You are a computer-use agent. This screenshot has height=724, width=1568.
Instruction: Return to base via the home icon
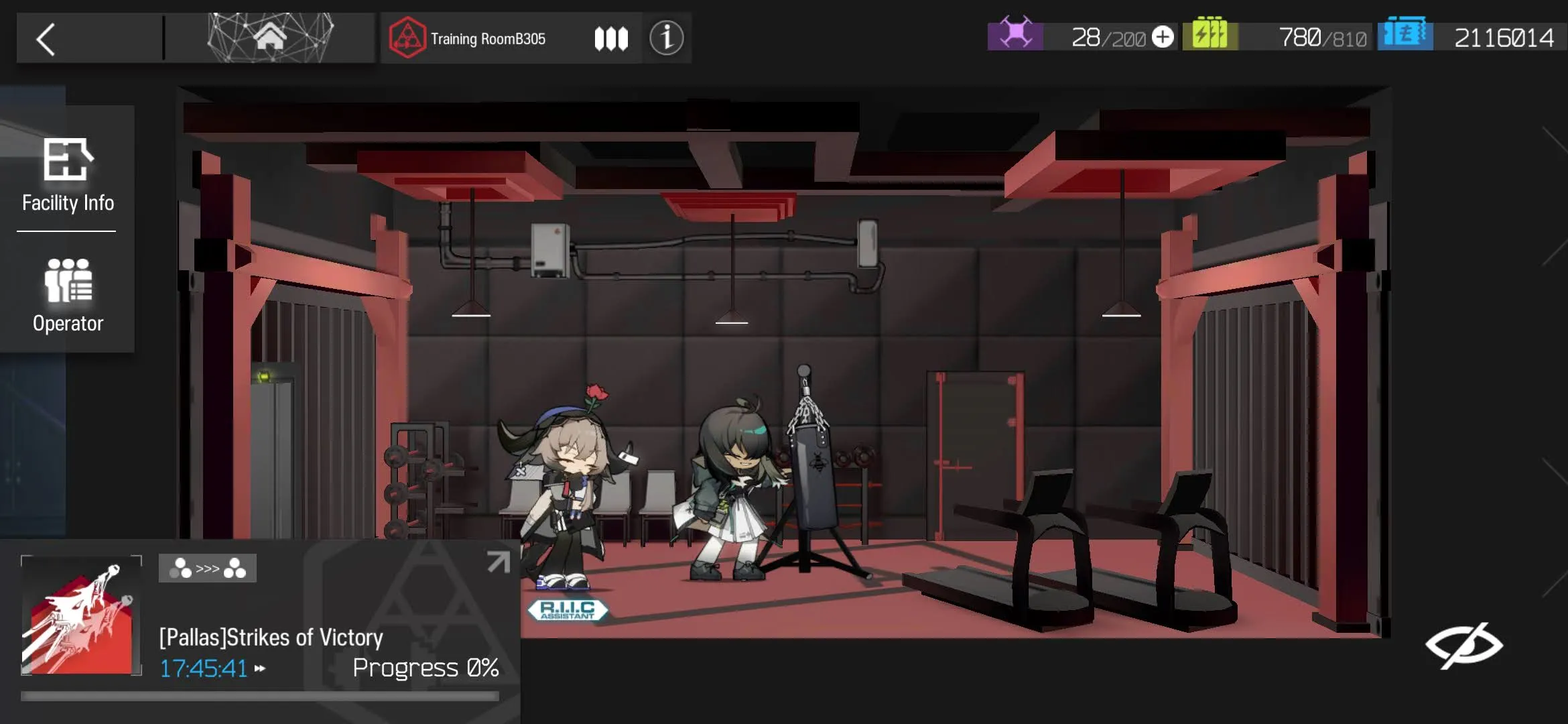[270, 38]
